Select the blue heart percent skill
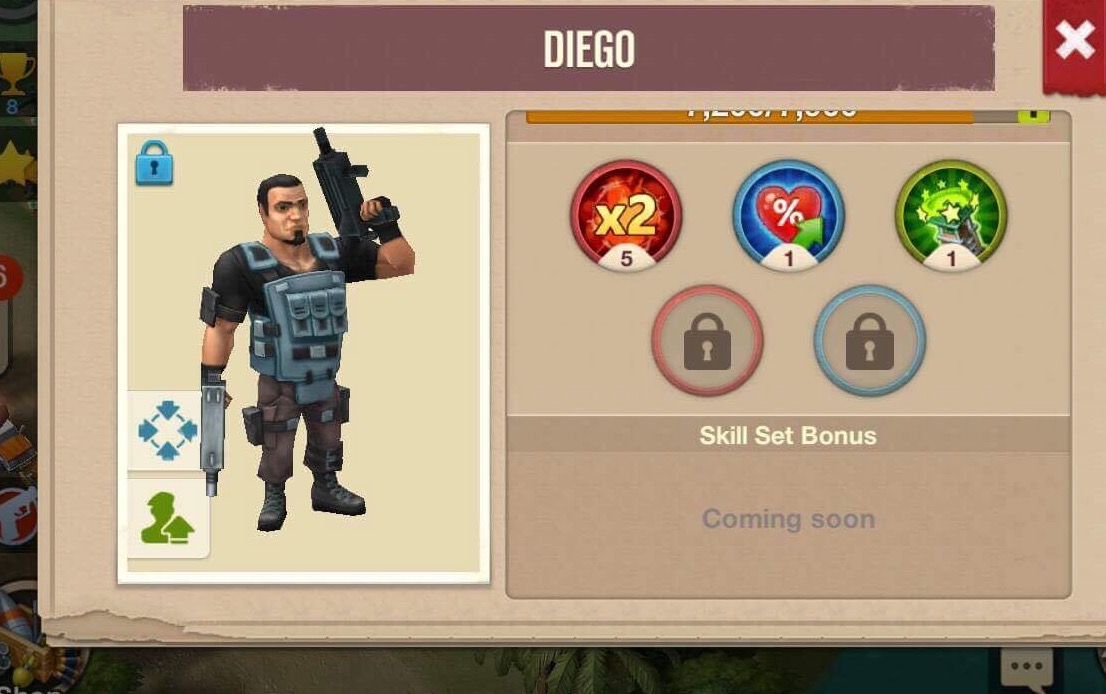The image size is (1106, 694). pyautogui.click(x=788, y=215)
